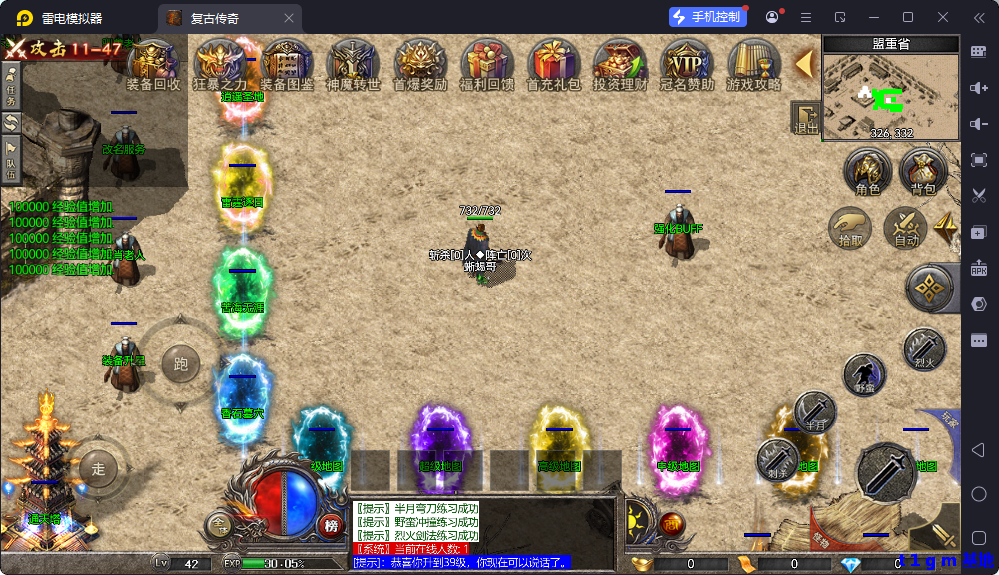Open the 任务 quest tab

(12, 86)
